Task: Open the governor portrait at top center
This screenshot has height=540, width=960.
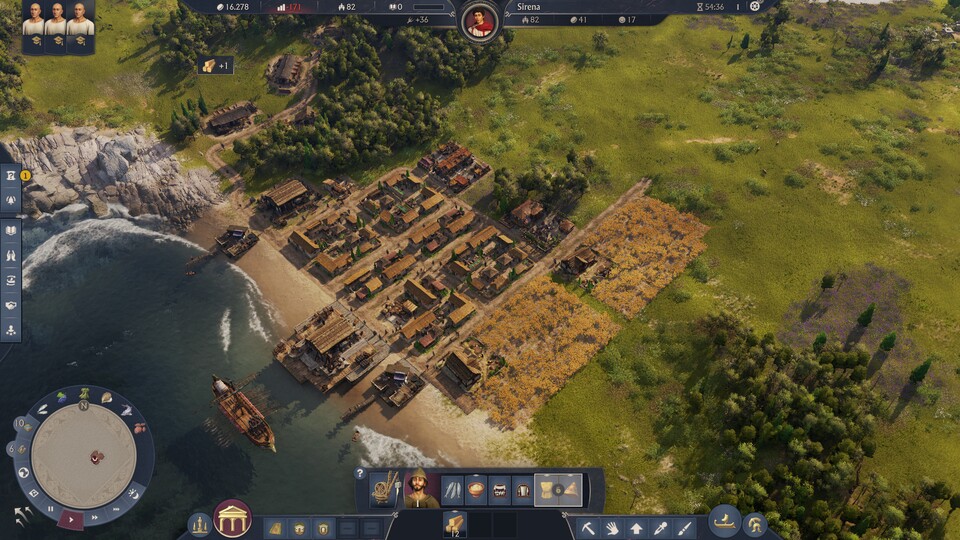Action: [481, 20]
